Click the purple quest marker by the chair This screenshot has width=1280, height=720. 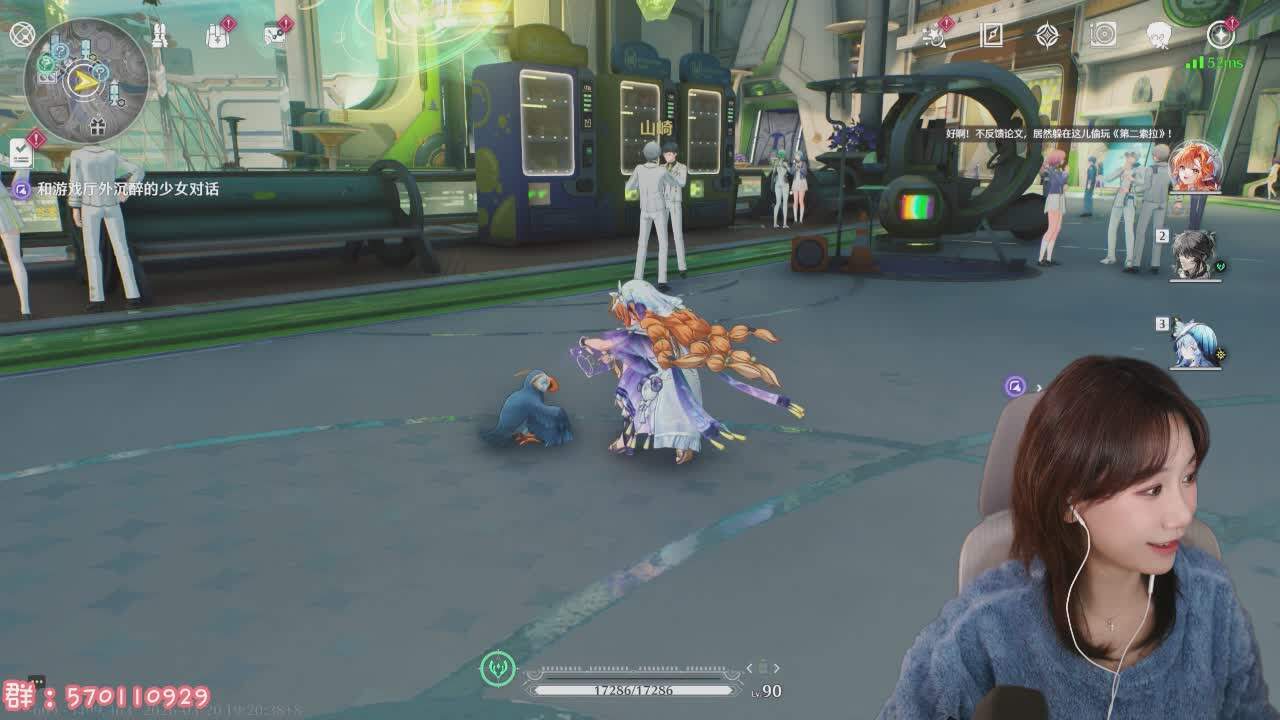tap(1016, 387)
